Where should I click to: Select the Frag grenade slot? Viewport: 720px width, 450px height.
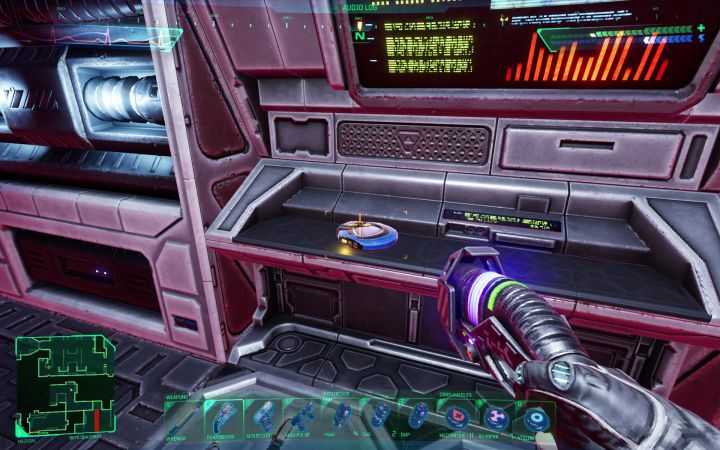pyautogui.click(x=338, y=416)
